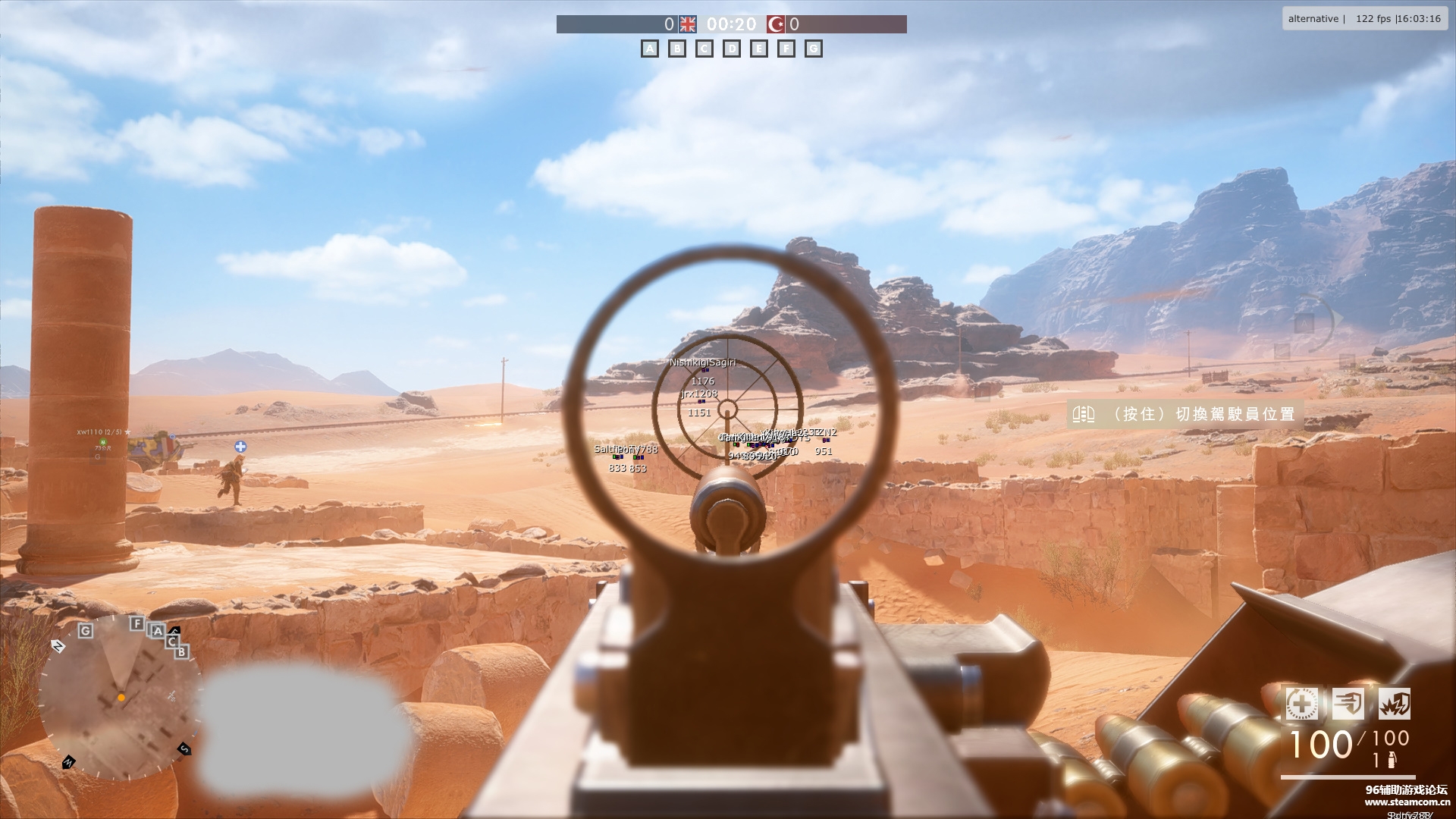Select objective tab E in the flag row

759,49
